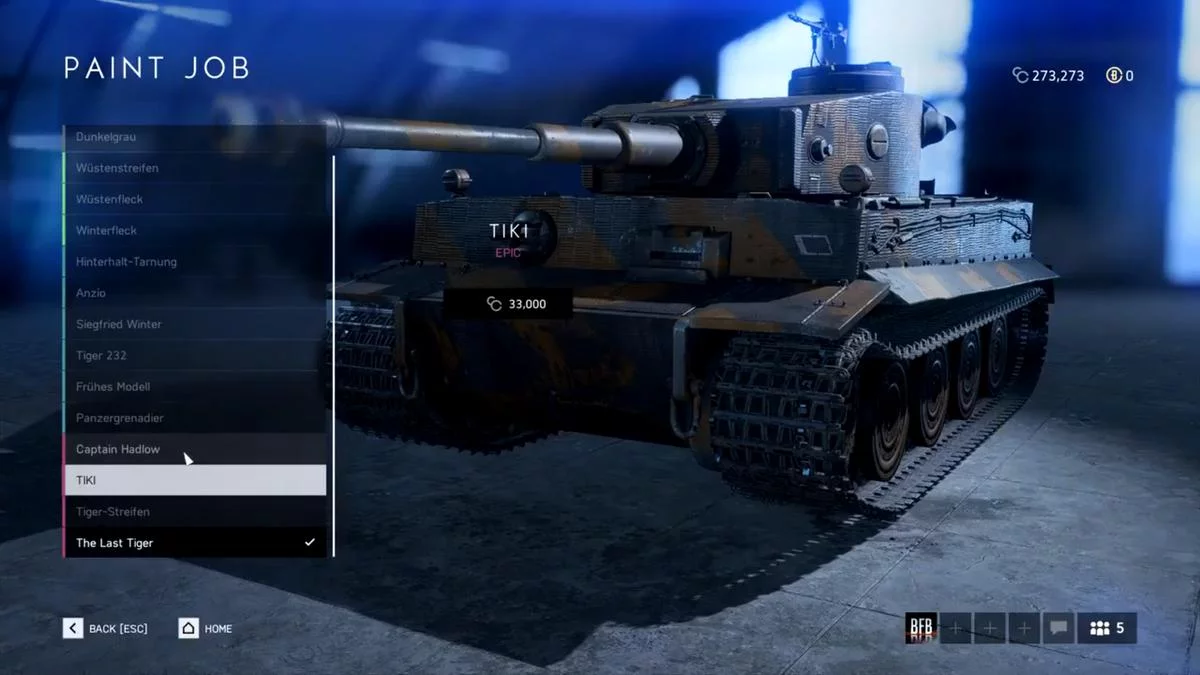Go back with the Back button
Screen dimensions: 1200x675
(x=105, y=628)
